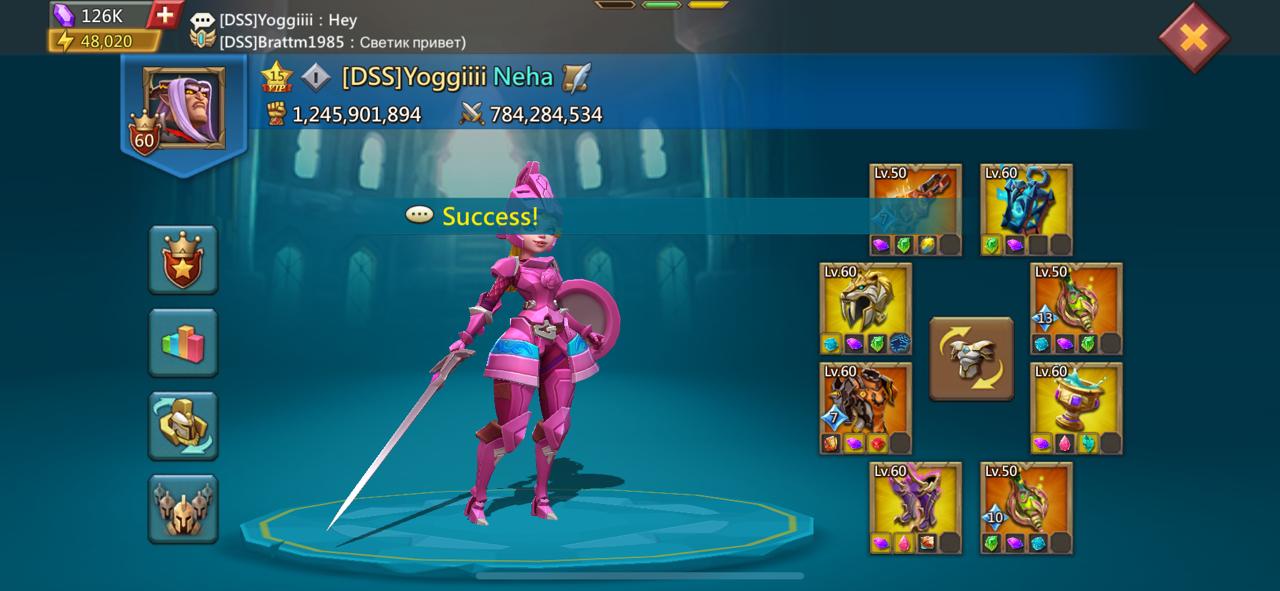The image size is (1280, 591).
Task: Close the profile screen with the X
Action: (x=1193, y=38)
